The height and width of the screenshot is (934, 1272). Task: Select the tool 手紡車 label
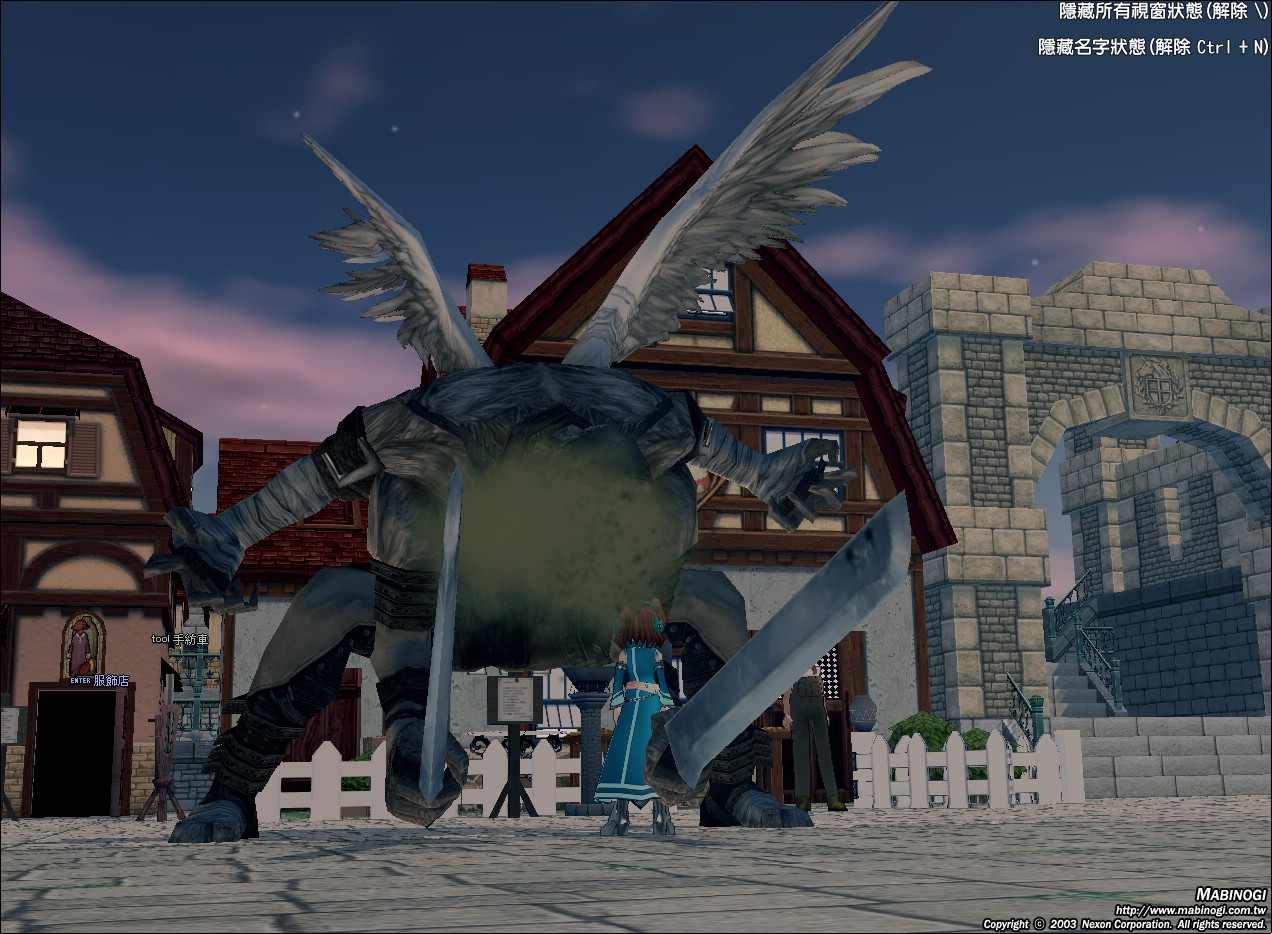180,639
